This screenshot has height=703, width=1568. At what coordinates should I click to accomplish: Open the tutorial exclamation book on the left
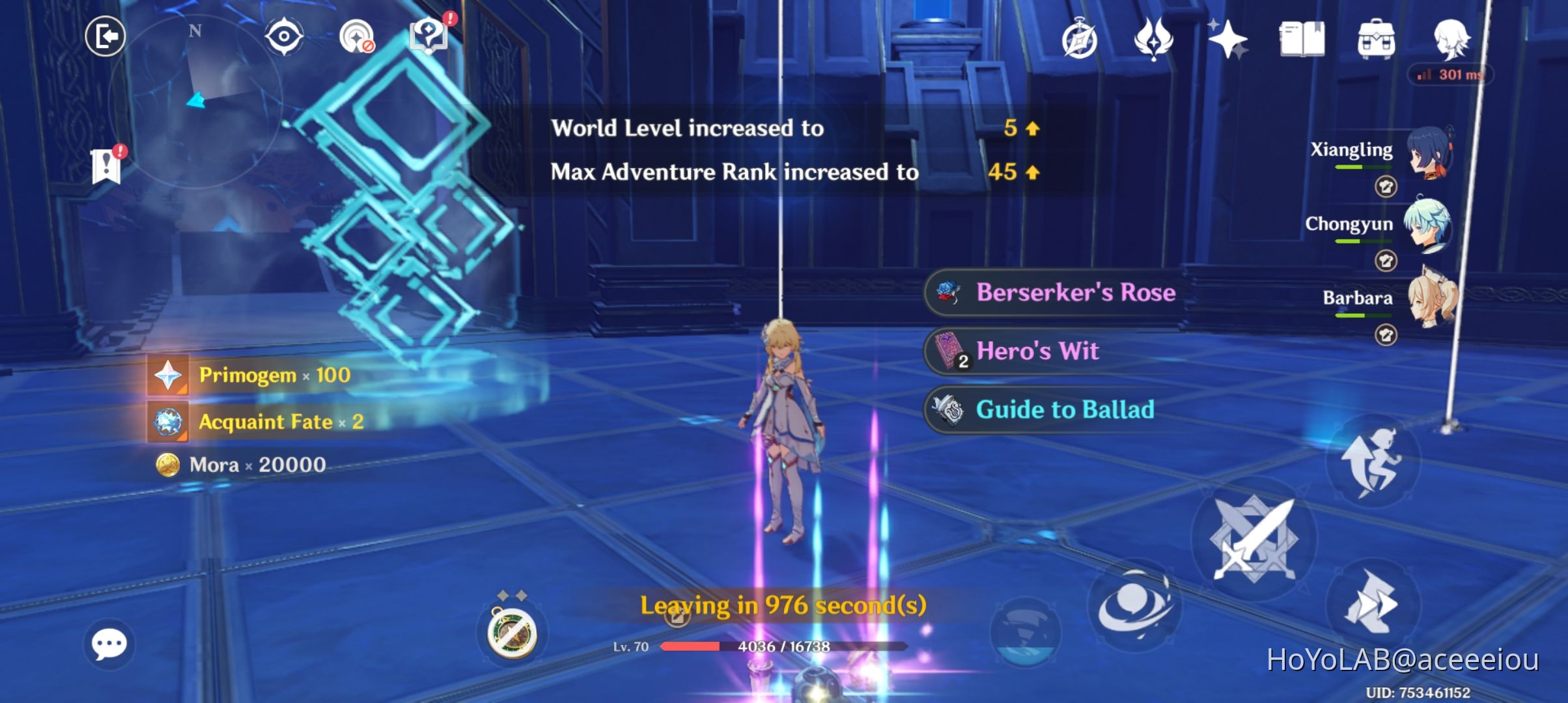[106, 166]
